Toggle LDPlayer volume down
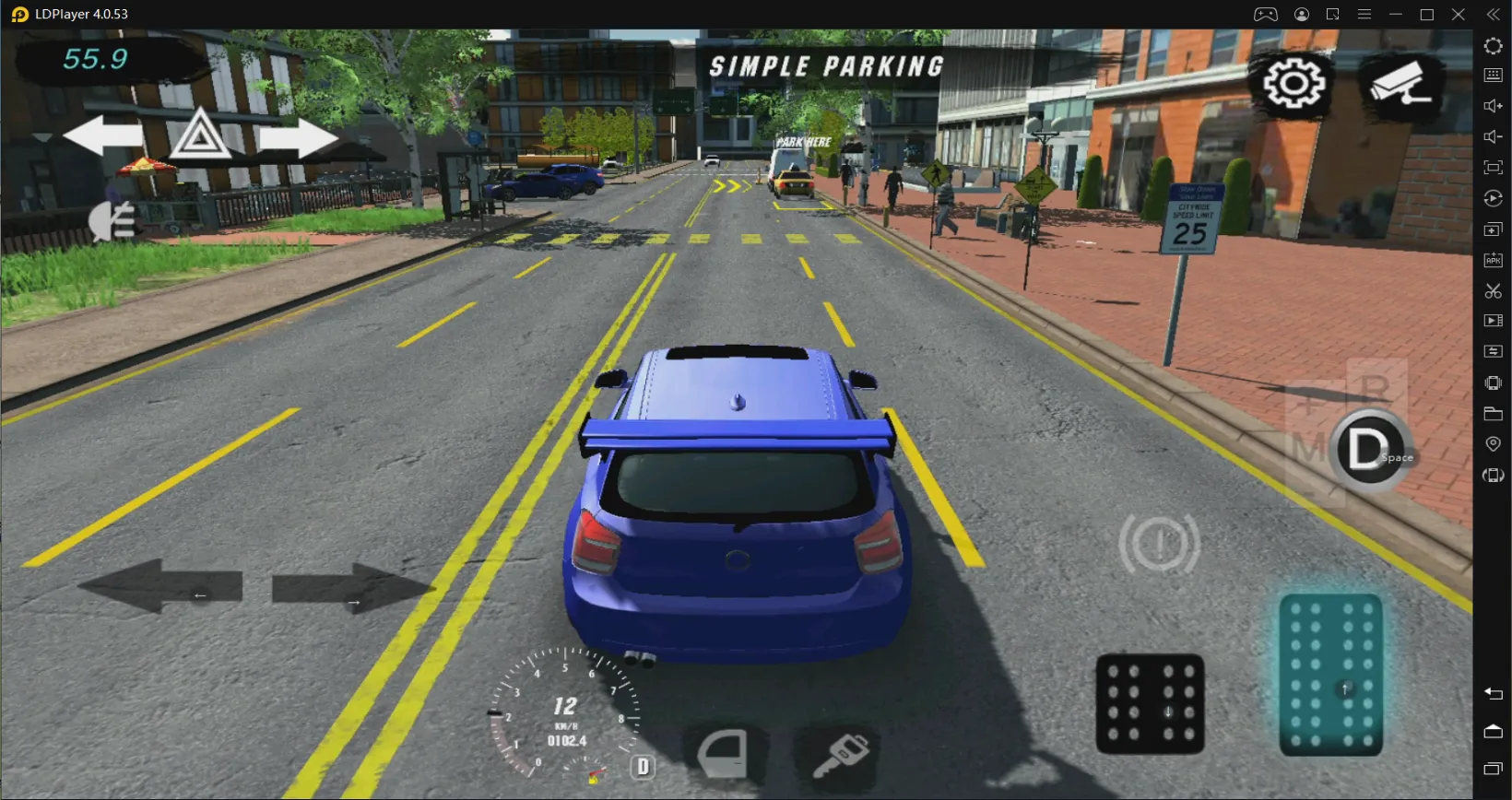 [x=1494, y=135]
